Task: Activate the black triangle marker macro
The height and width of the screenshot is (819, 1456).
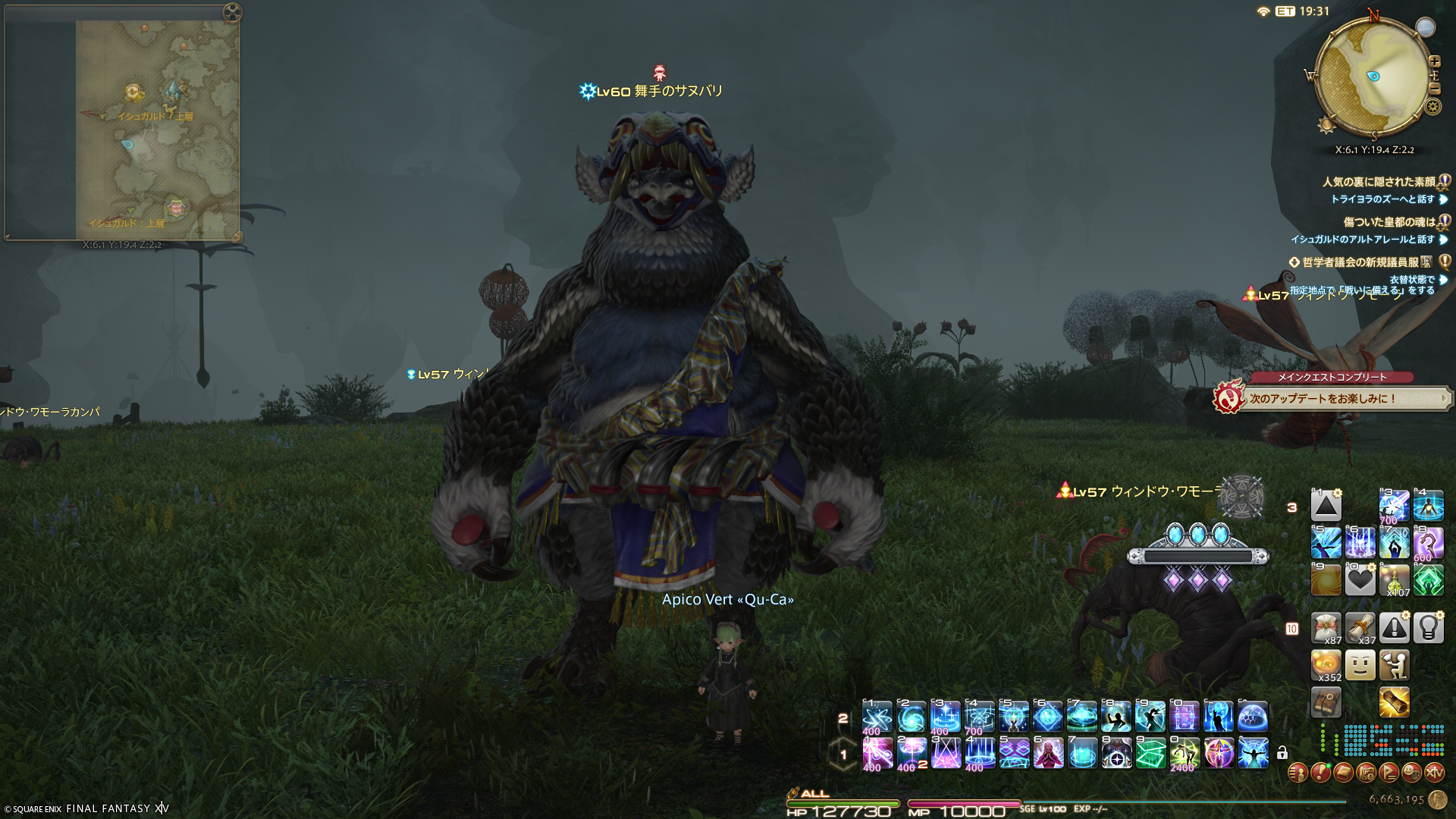Action: click(x=1326, y=506)
